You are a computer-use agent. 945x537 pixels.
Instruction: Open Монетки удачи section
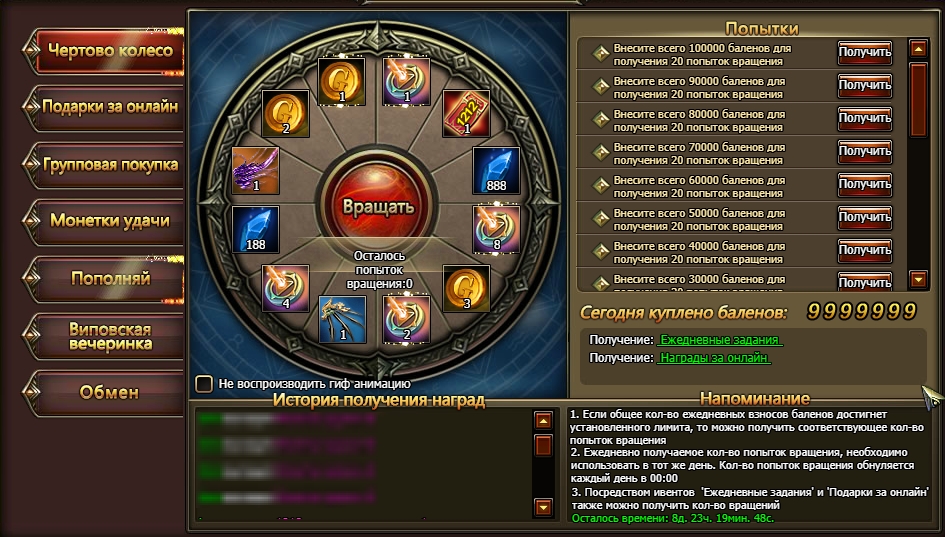(x=109, y=220)
